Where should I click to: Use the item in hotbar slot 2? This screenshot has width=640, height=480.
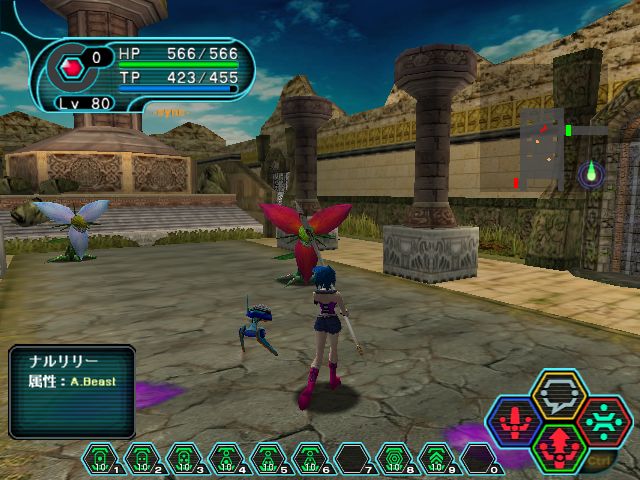click(x=142, y=458)
